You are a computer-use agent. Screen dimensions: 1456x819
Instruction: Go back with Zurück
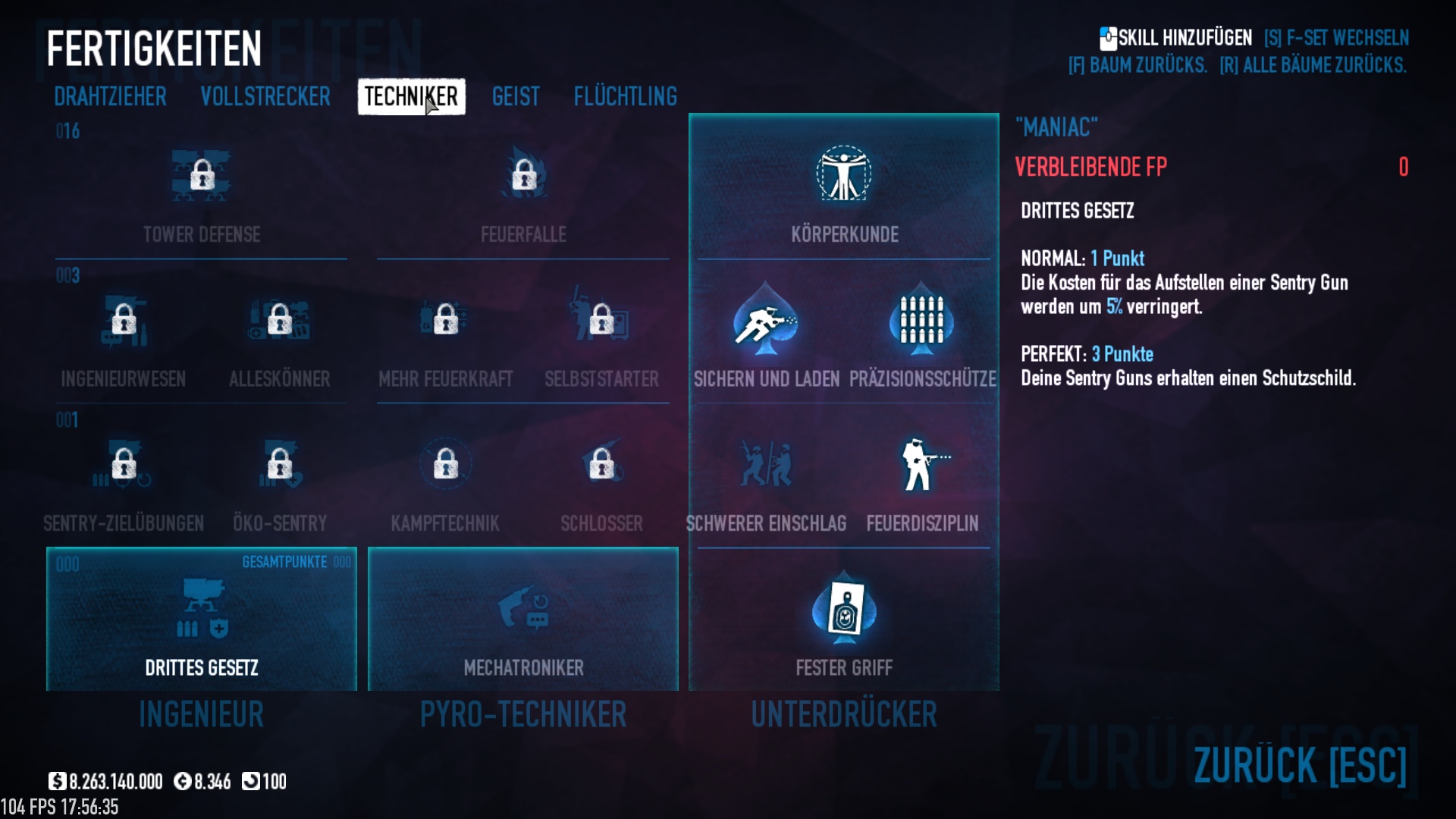[1300, 764]
